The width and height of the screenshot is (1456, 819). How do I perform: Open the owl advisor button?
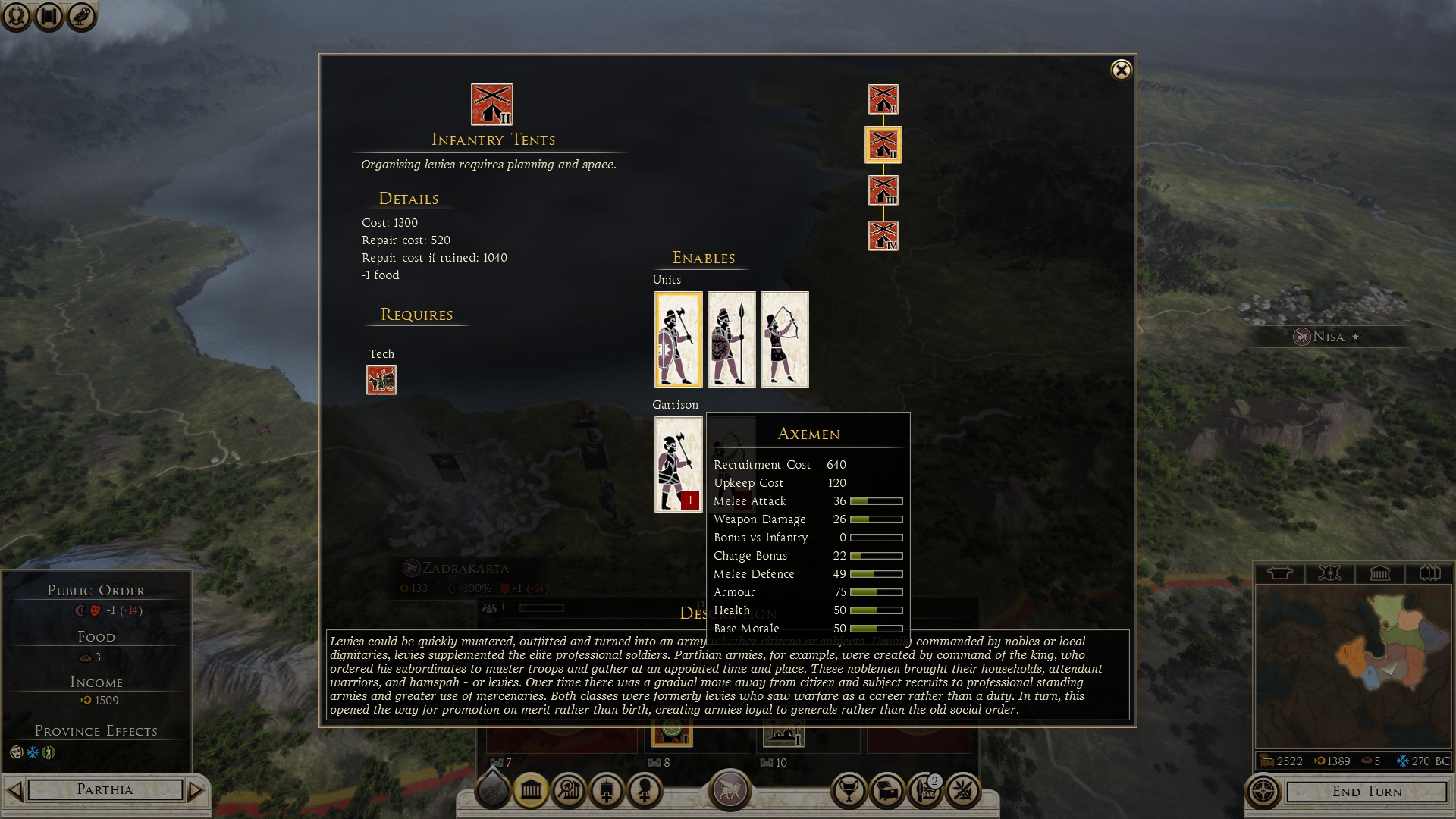[x=81, y=16]
